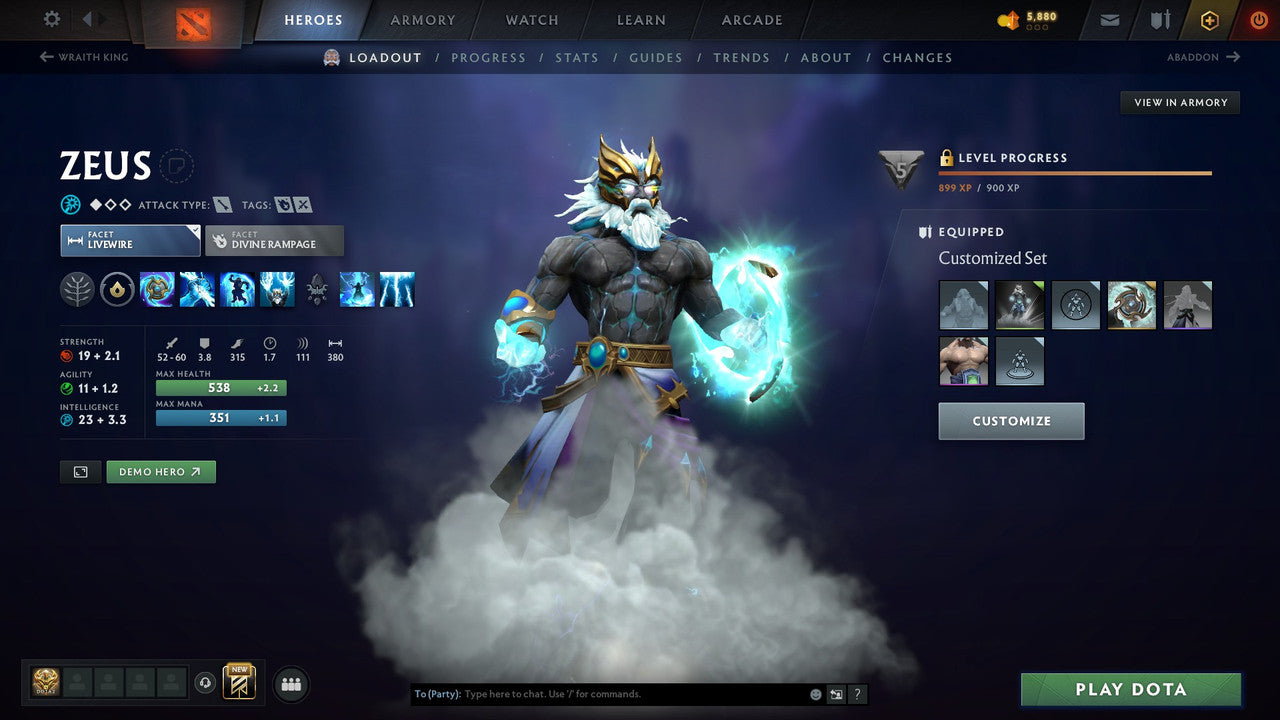The image size is (1280, 720).
Task: Toggle the emoticon picker beside chat
Action: 814,693
